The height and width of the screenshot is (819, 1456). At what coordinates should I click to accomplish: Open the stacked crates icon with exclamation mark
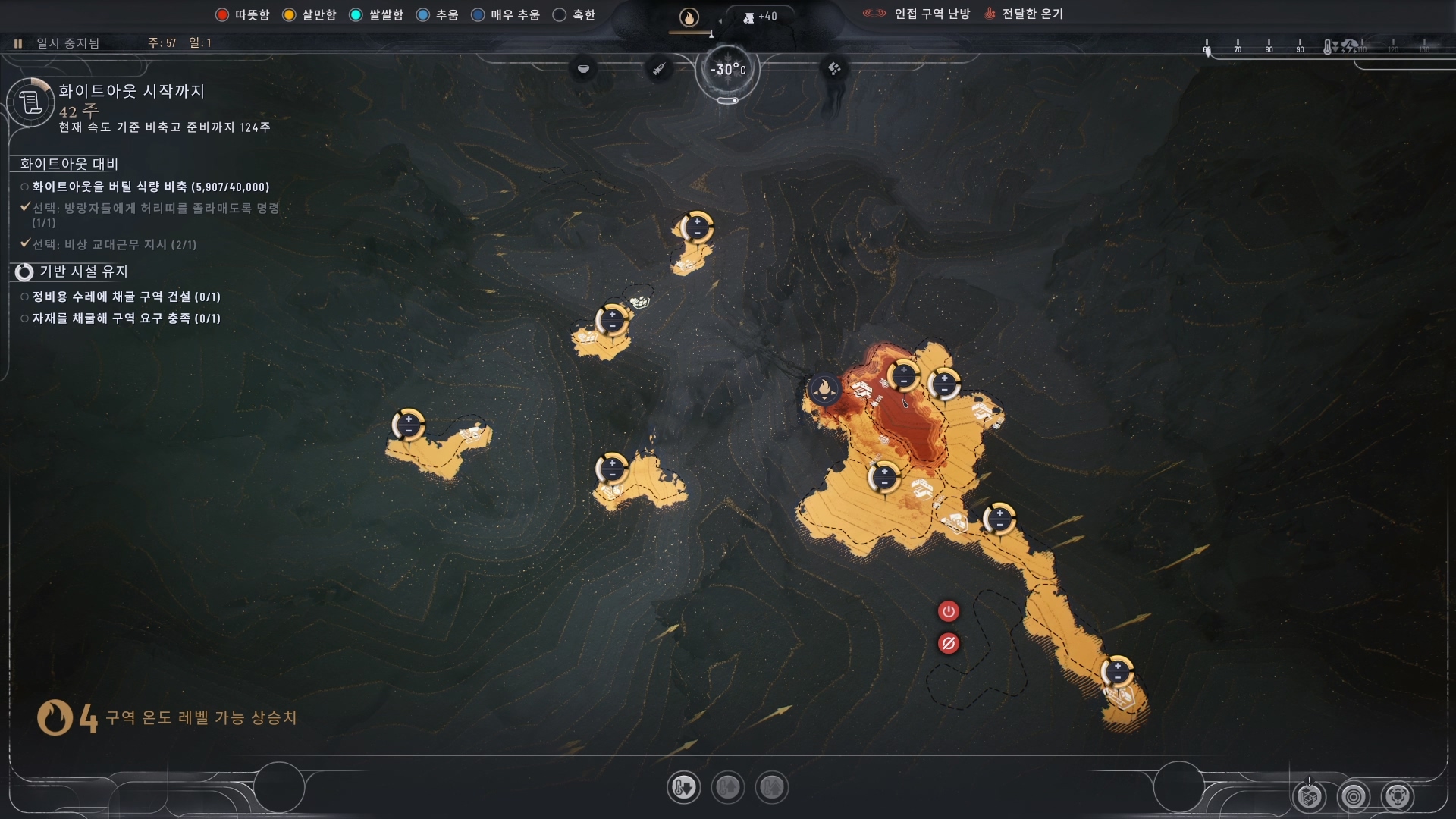(1310, 796)
